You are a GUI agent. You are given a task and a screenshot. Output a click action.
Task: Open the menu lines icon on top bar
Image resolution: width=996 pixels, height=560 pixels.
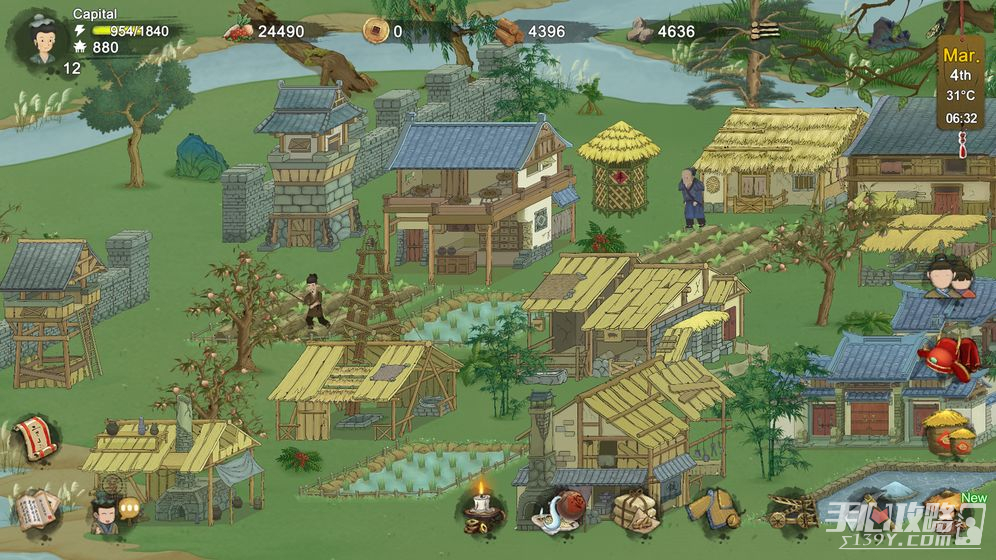(x=764, y=31)
